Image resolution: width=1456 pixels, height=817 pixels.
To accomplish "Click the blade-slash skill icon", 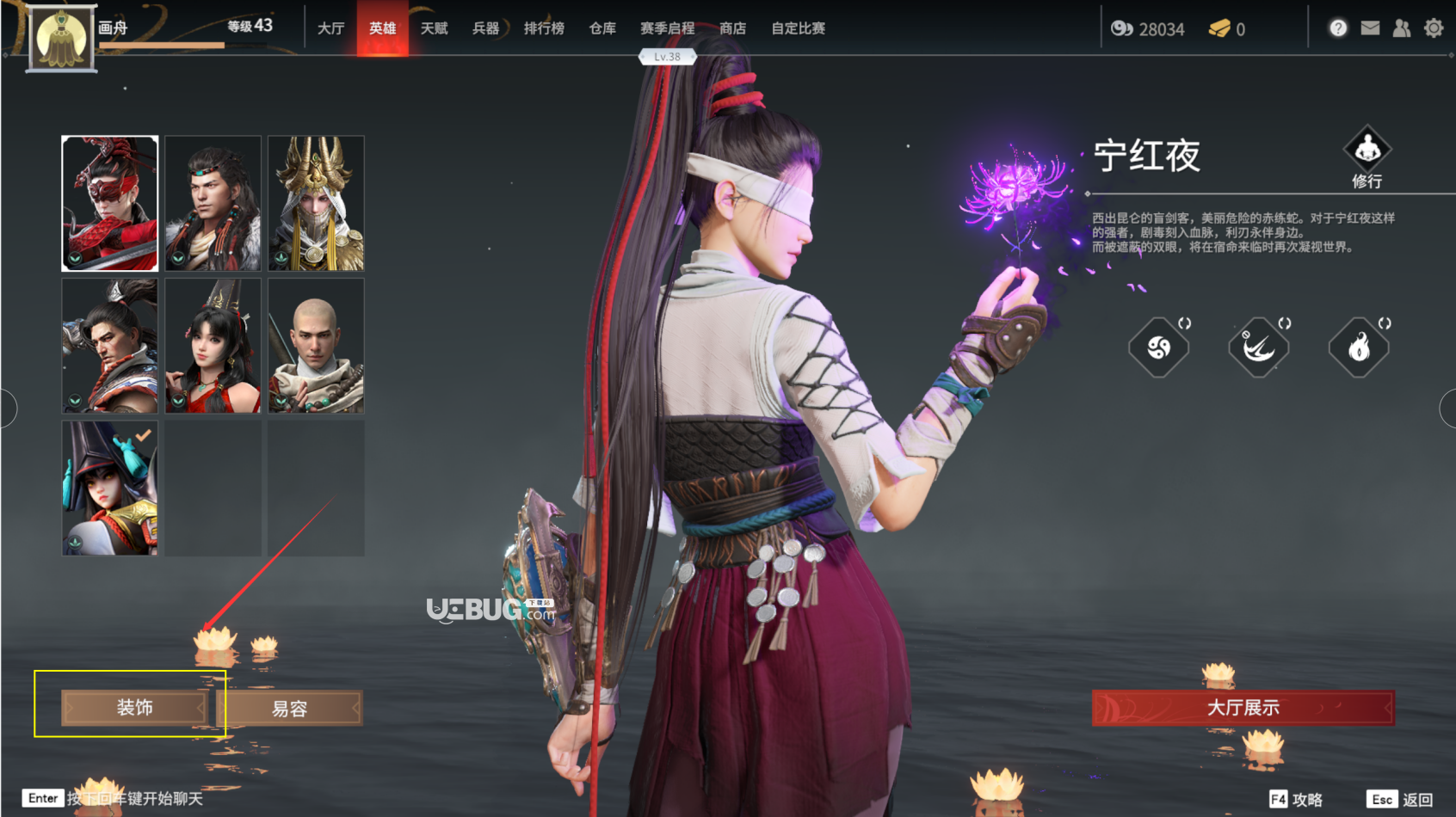I will [1258, 346].
